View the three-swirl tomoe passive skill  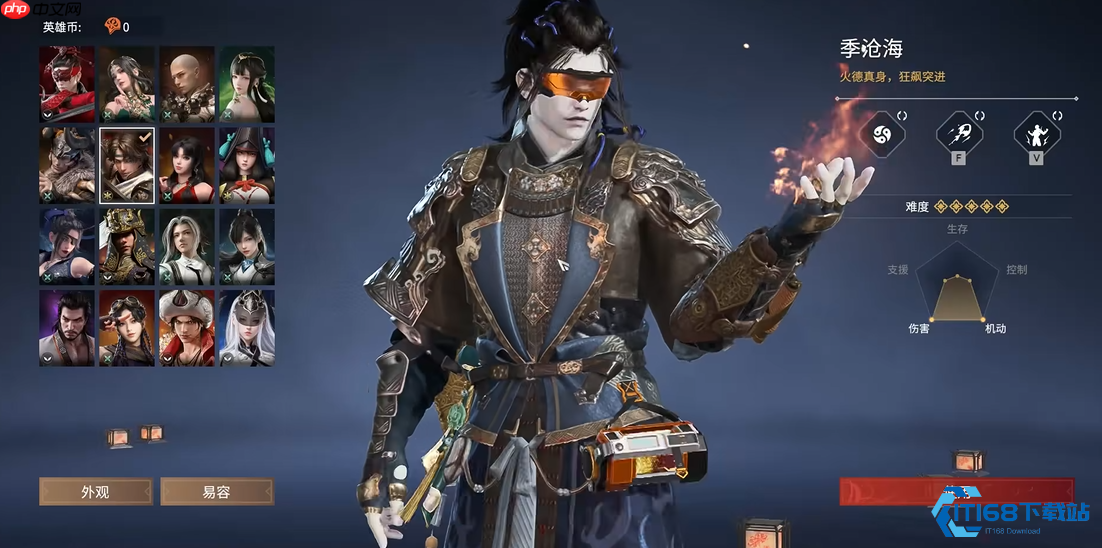tap(883, 134)
